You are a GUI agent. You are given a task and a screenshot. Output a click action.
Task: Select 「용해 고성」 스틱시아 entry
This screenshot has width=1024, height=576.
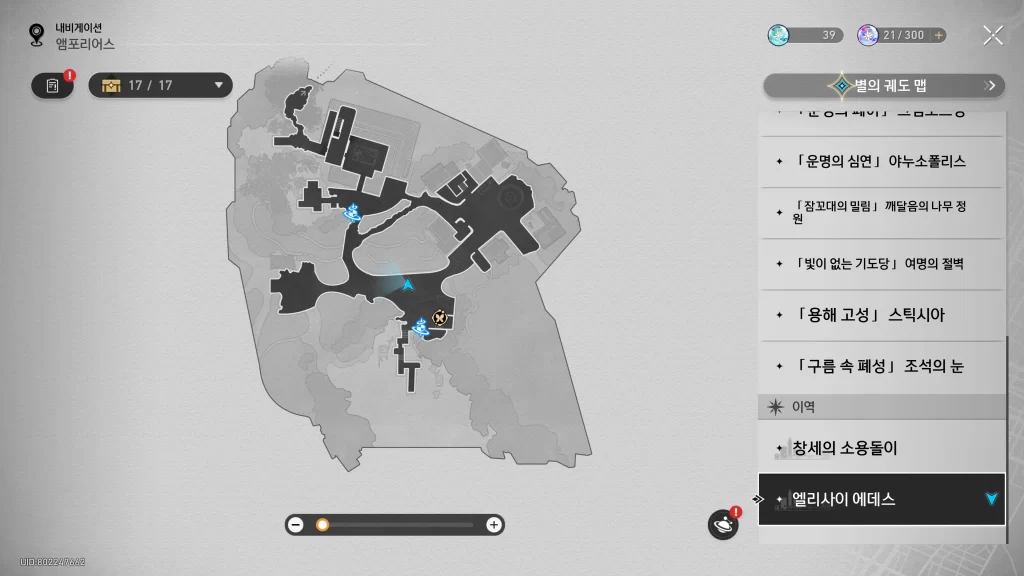[x=880, y=315]
